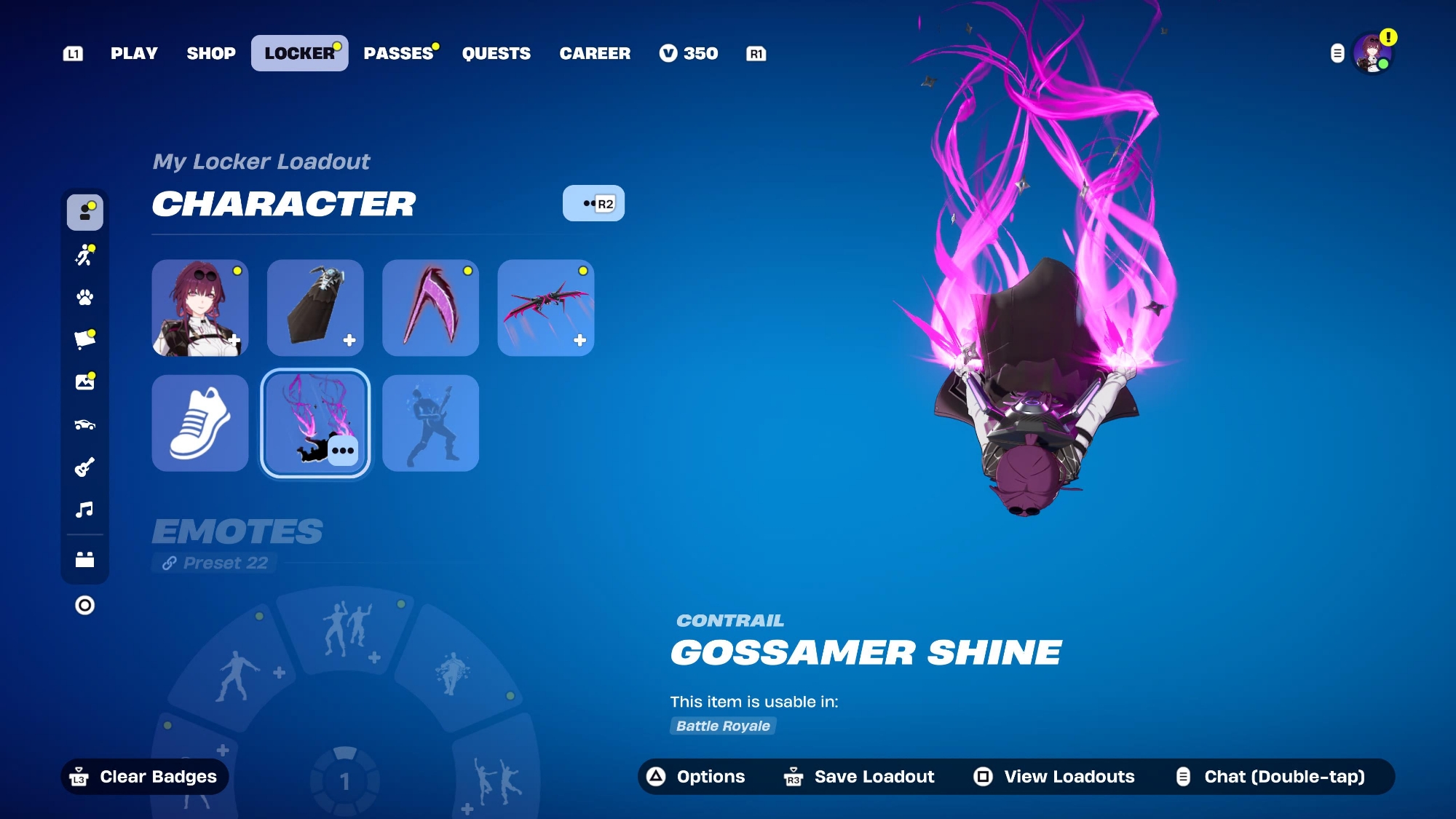
Task: Open the Quests tab
Action: (x=496, y=53)
